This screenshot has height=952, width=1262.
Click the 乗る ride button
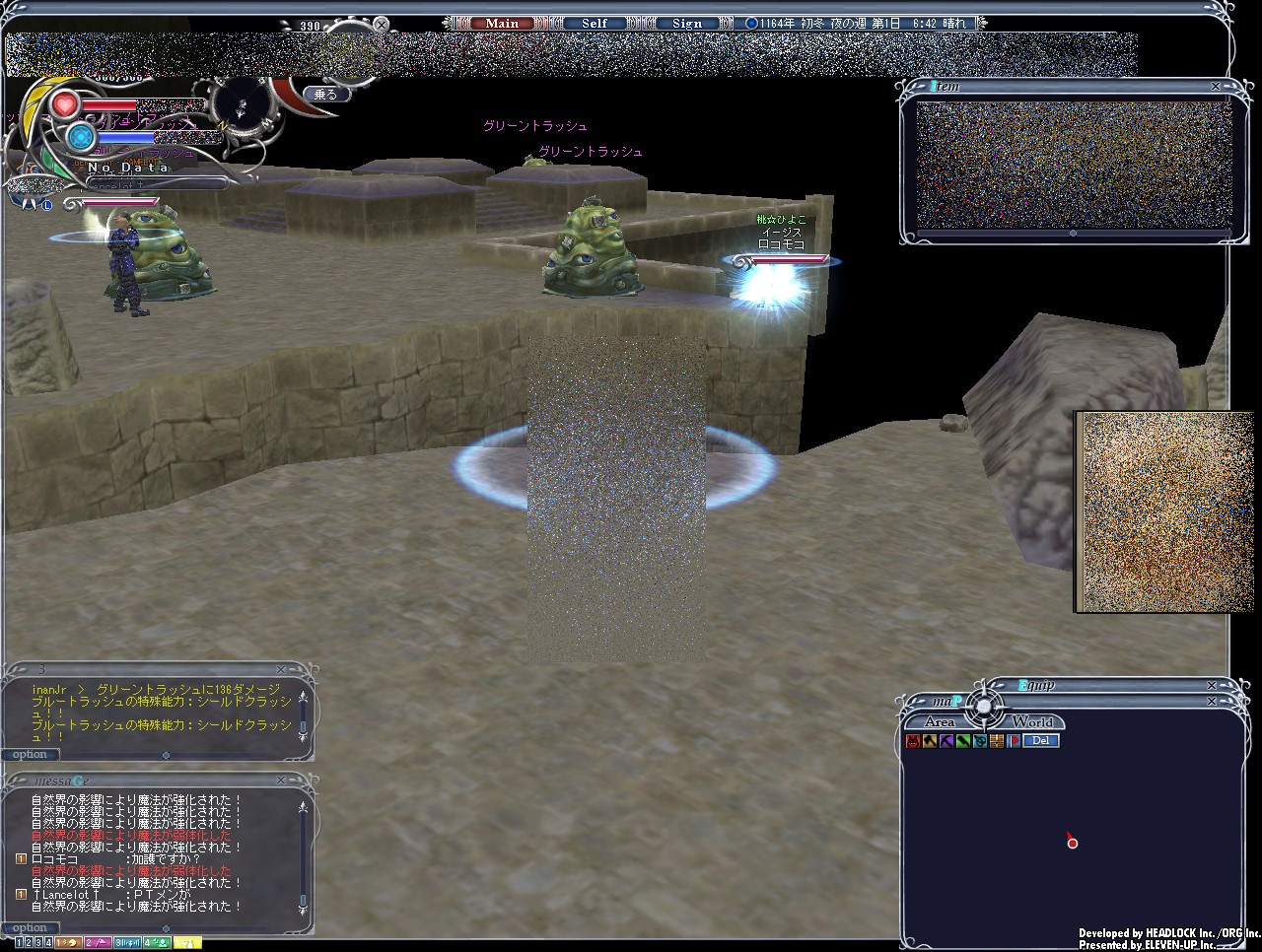point(326,95)
